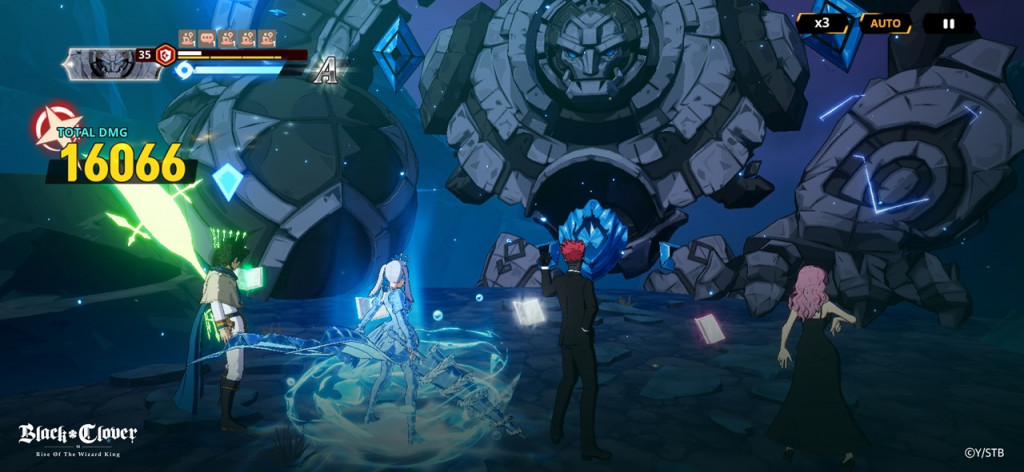
Task: Toggle the x3 battle speed button
Action: point(822,23)
